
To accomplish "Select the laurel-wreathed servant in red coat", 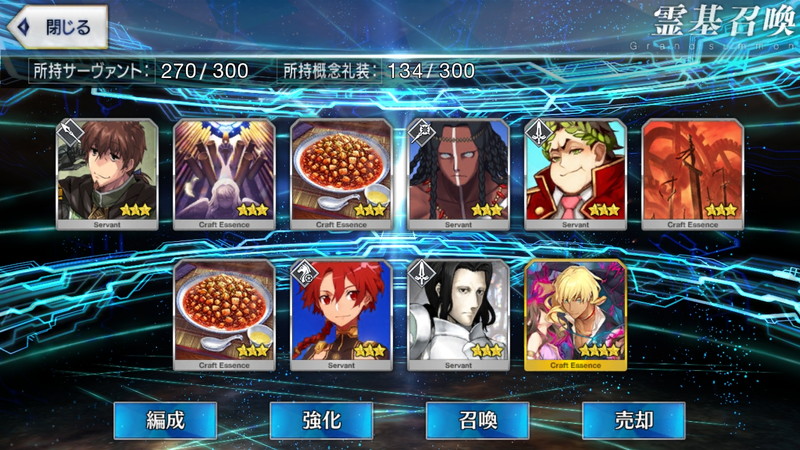I will [575, 174].
